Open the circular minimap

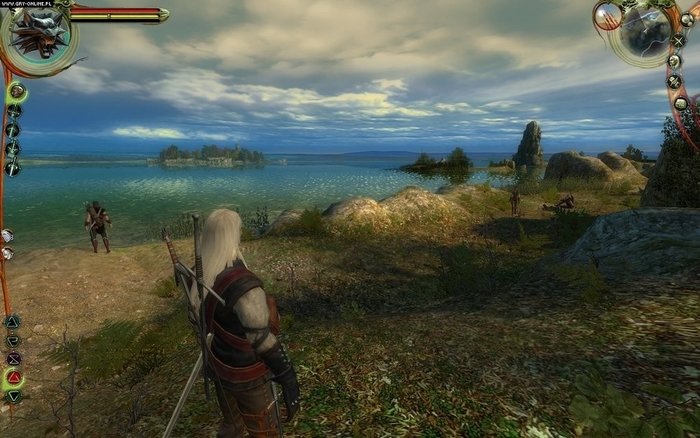pyautogui.click(x=645, y=33)
